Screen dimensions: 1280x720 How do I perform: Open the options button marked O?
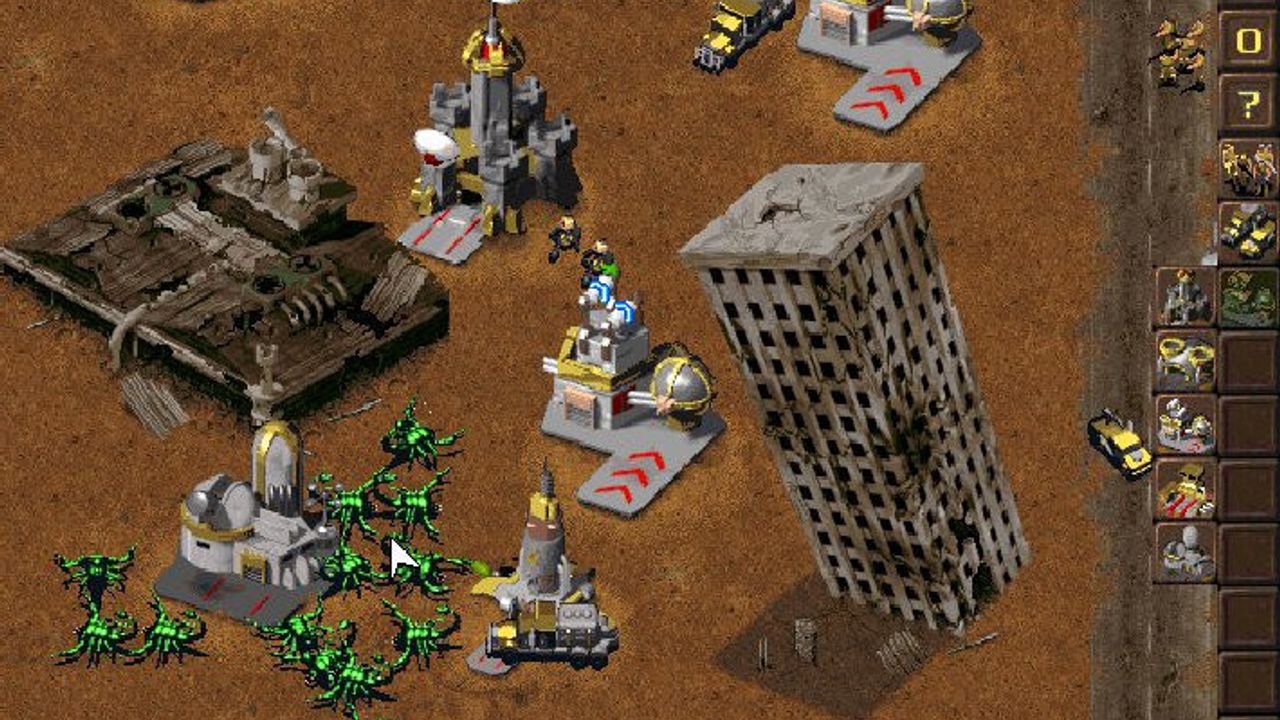point(1247,41)
